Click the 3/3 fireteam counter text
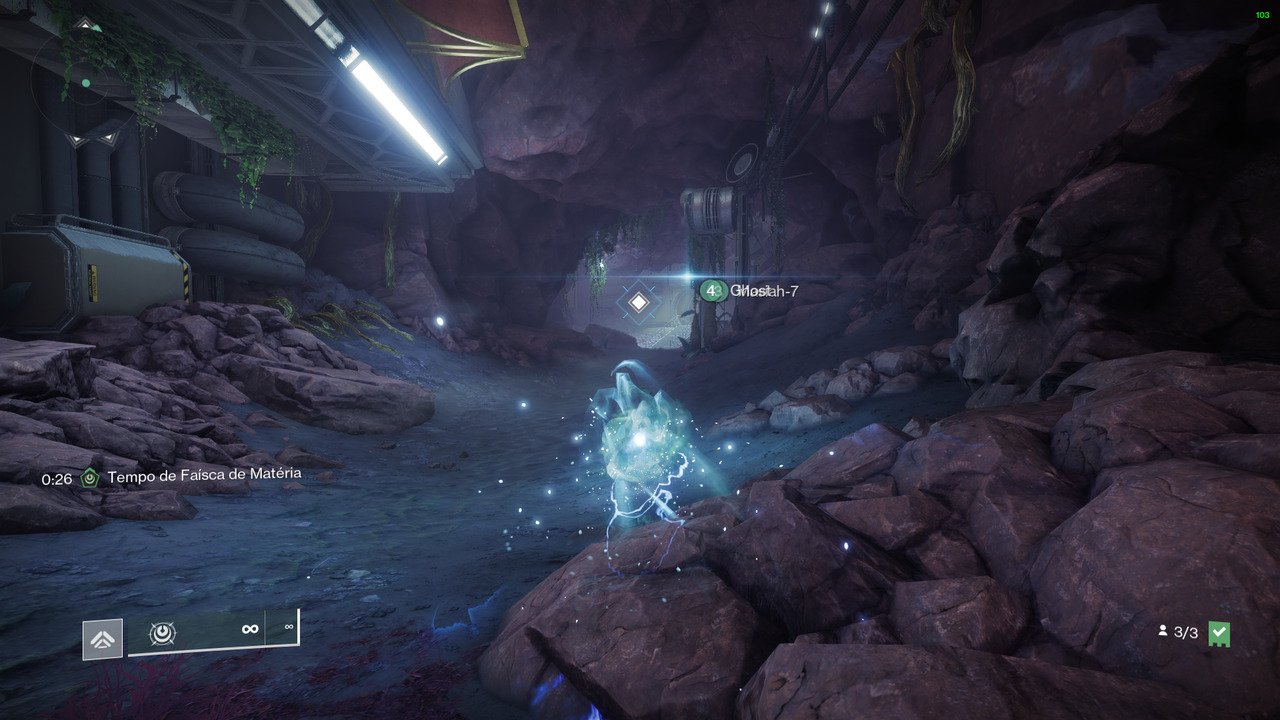1280x720 pixels. (1184, 632)
